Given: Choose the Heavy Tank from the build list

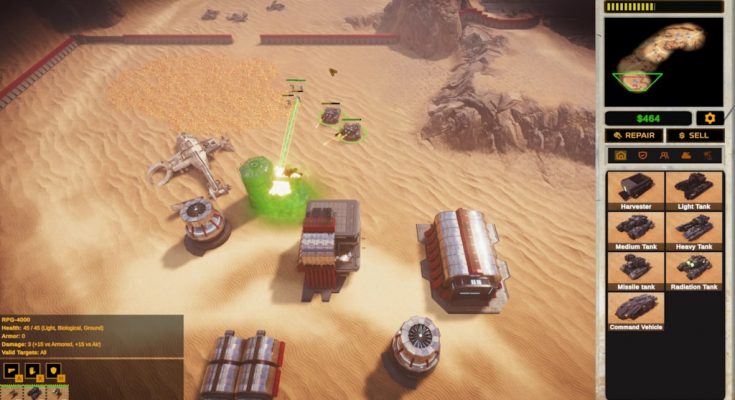Looking at the screenshot, I should pos(692,231).
